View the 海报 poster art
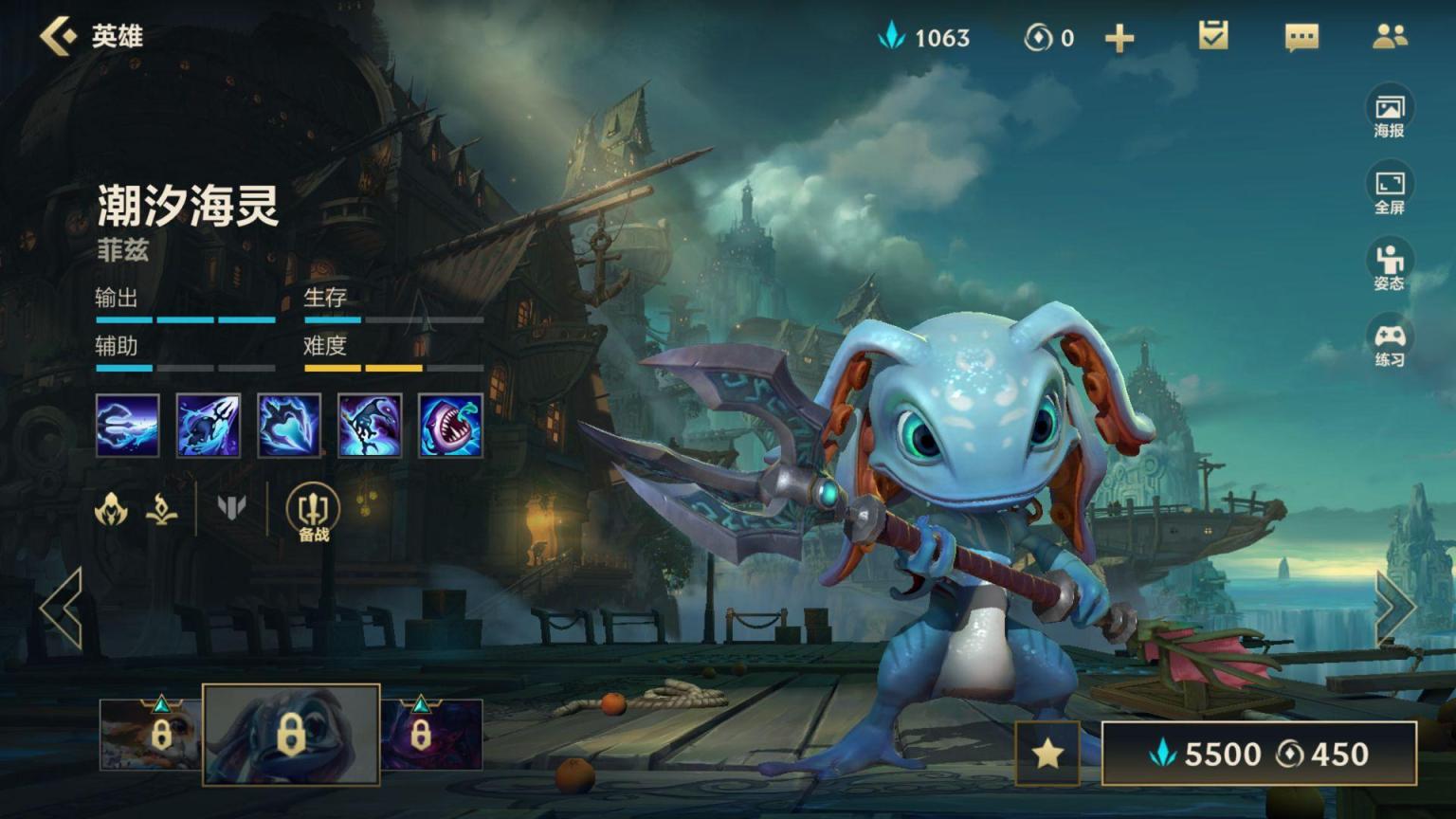Image resolution: width=1456 pixels, height=819 pixels. (x=1390, y=114)
